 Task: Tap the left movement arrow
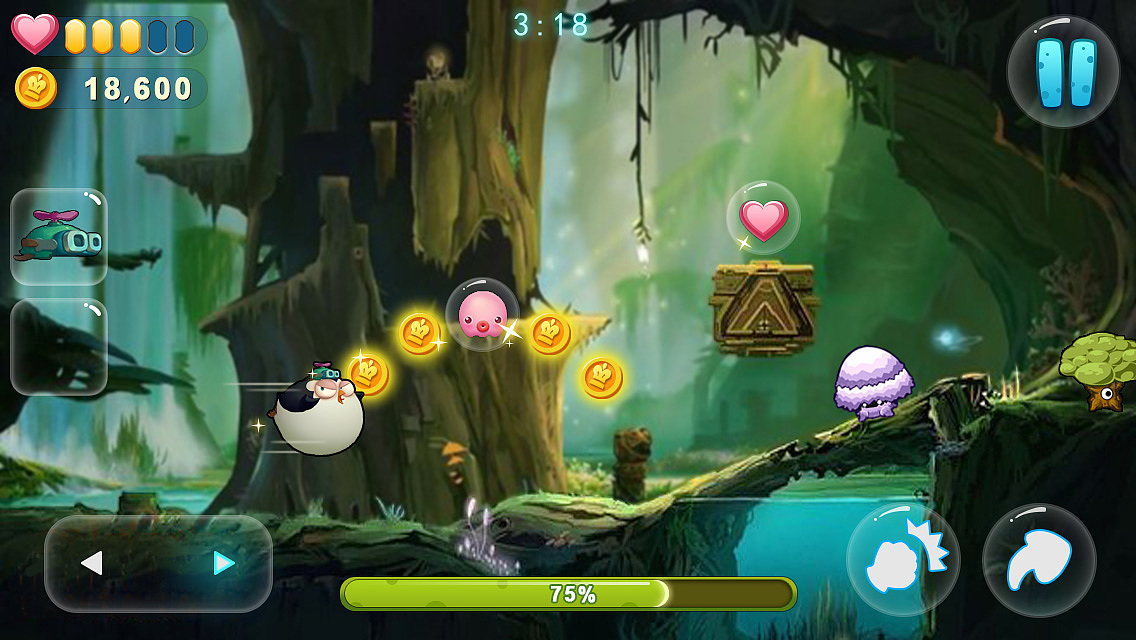coord(92,564)
